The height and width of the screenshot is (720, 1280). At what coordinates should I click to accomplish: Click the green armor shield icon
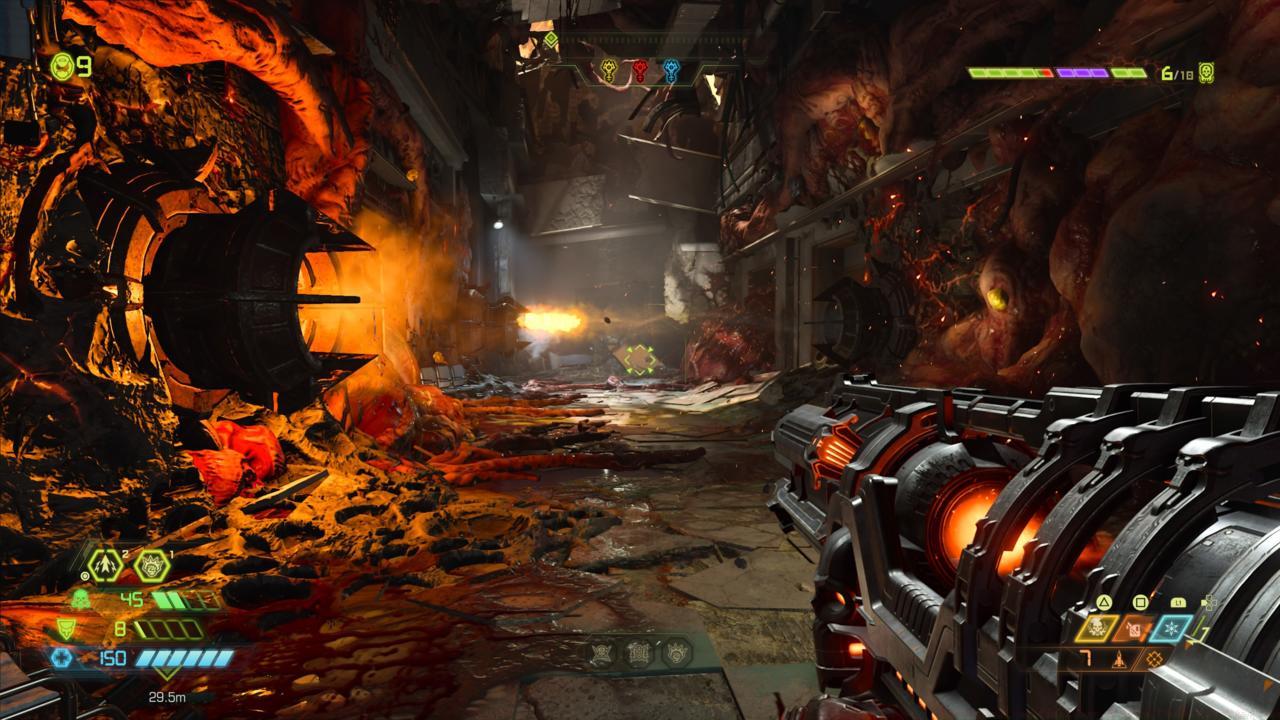[65, 629]
